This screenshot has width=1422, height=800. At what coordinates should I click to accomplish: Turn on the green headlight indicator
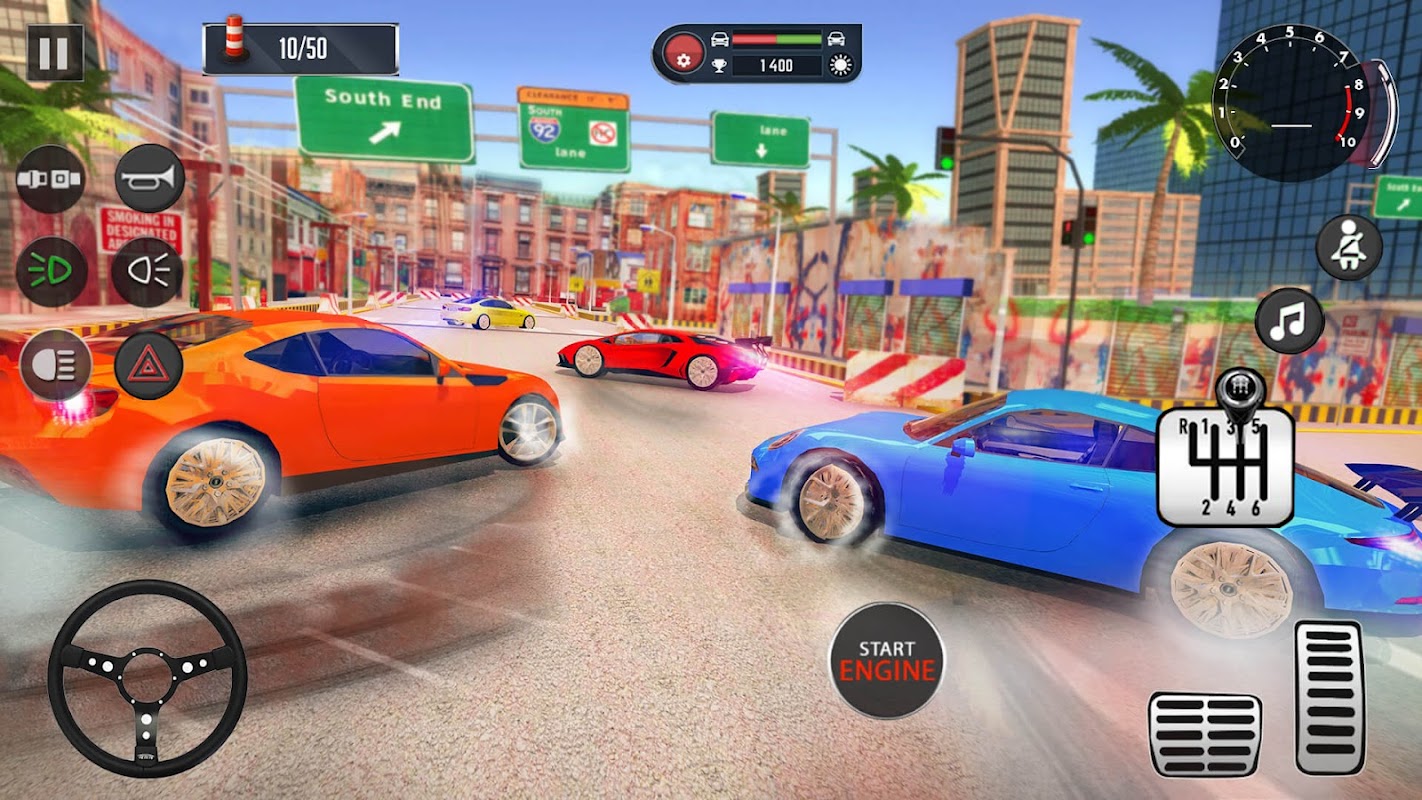51,272
